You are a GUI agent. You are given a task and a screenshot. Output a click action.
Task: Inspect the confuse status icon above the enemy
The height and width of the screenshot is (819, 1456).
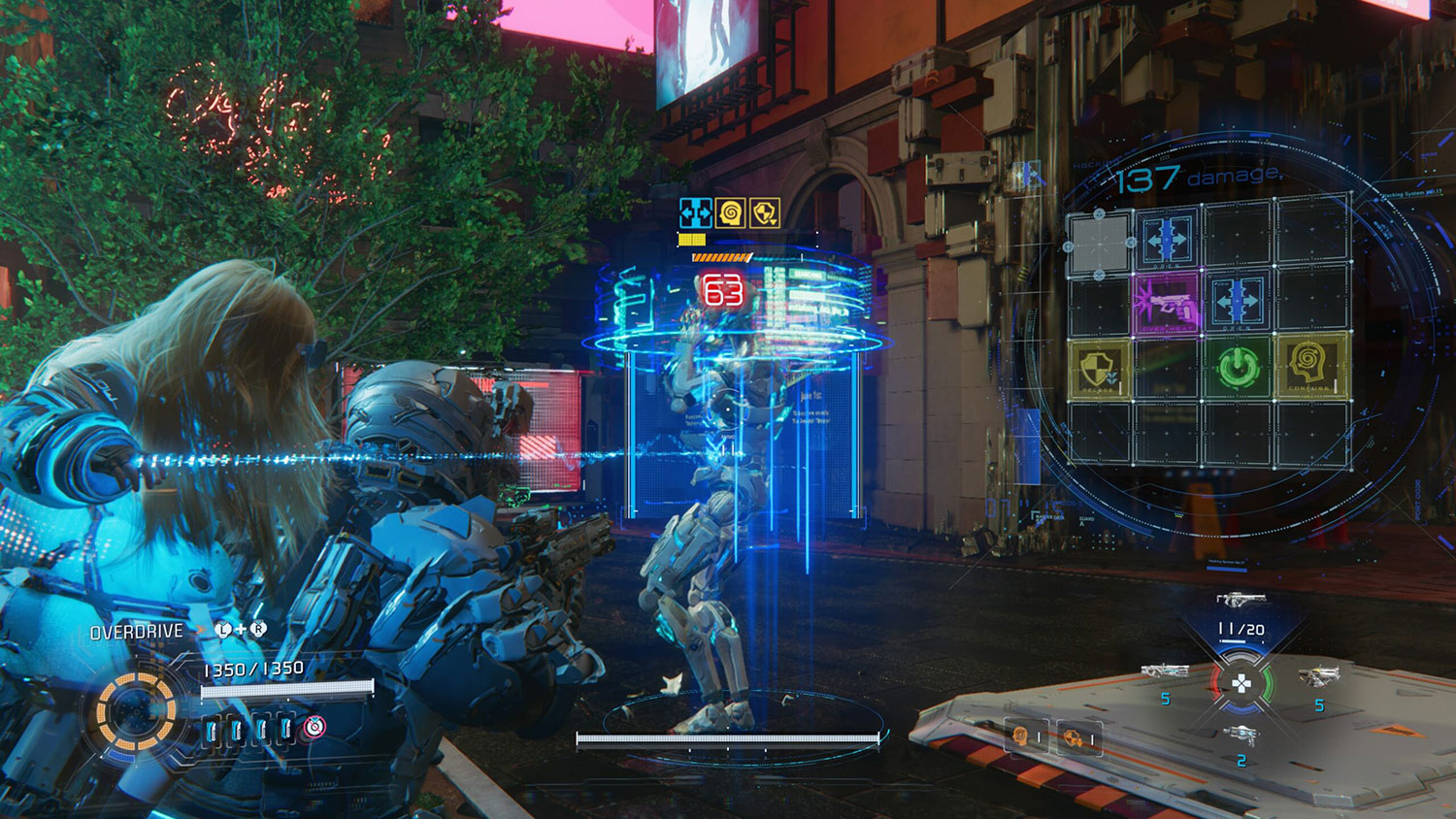pos(730,213)
